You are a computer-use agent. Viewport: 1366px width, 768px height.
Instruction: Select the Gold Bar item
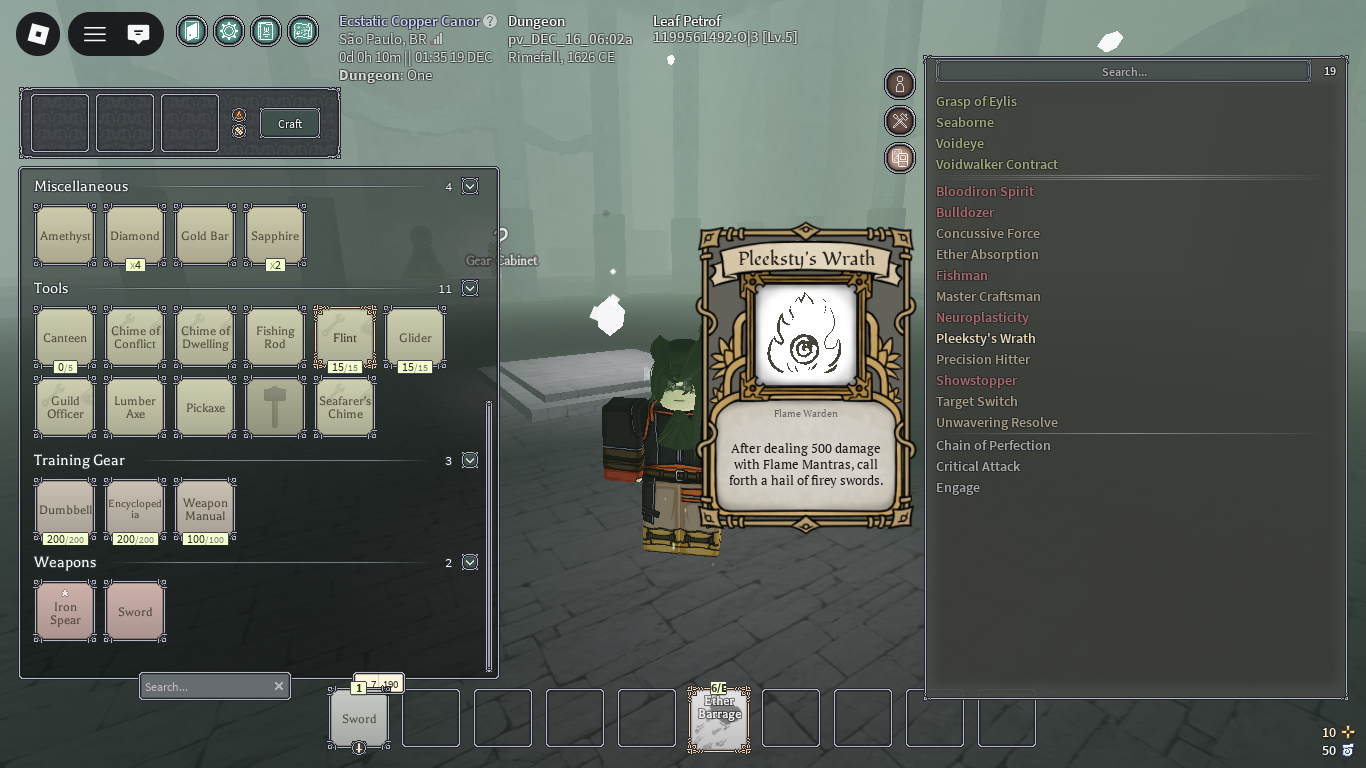205,236
